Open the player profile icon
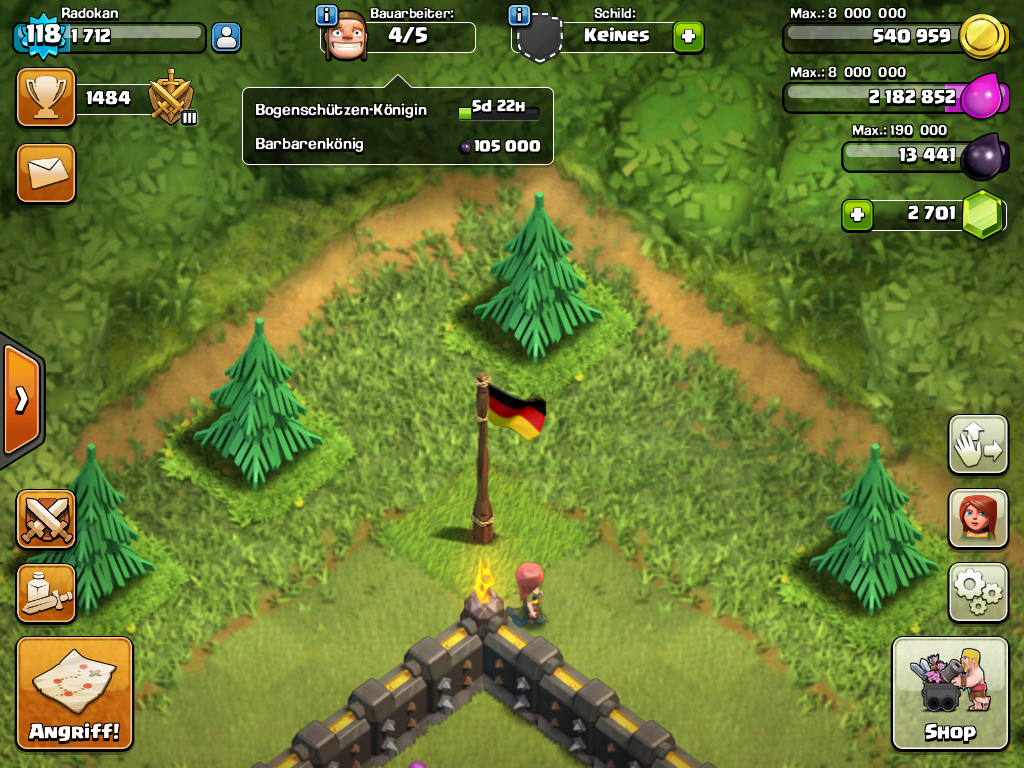The height and width of the screenshot is (768, 1024). [x=227, y=38]
